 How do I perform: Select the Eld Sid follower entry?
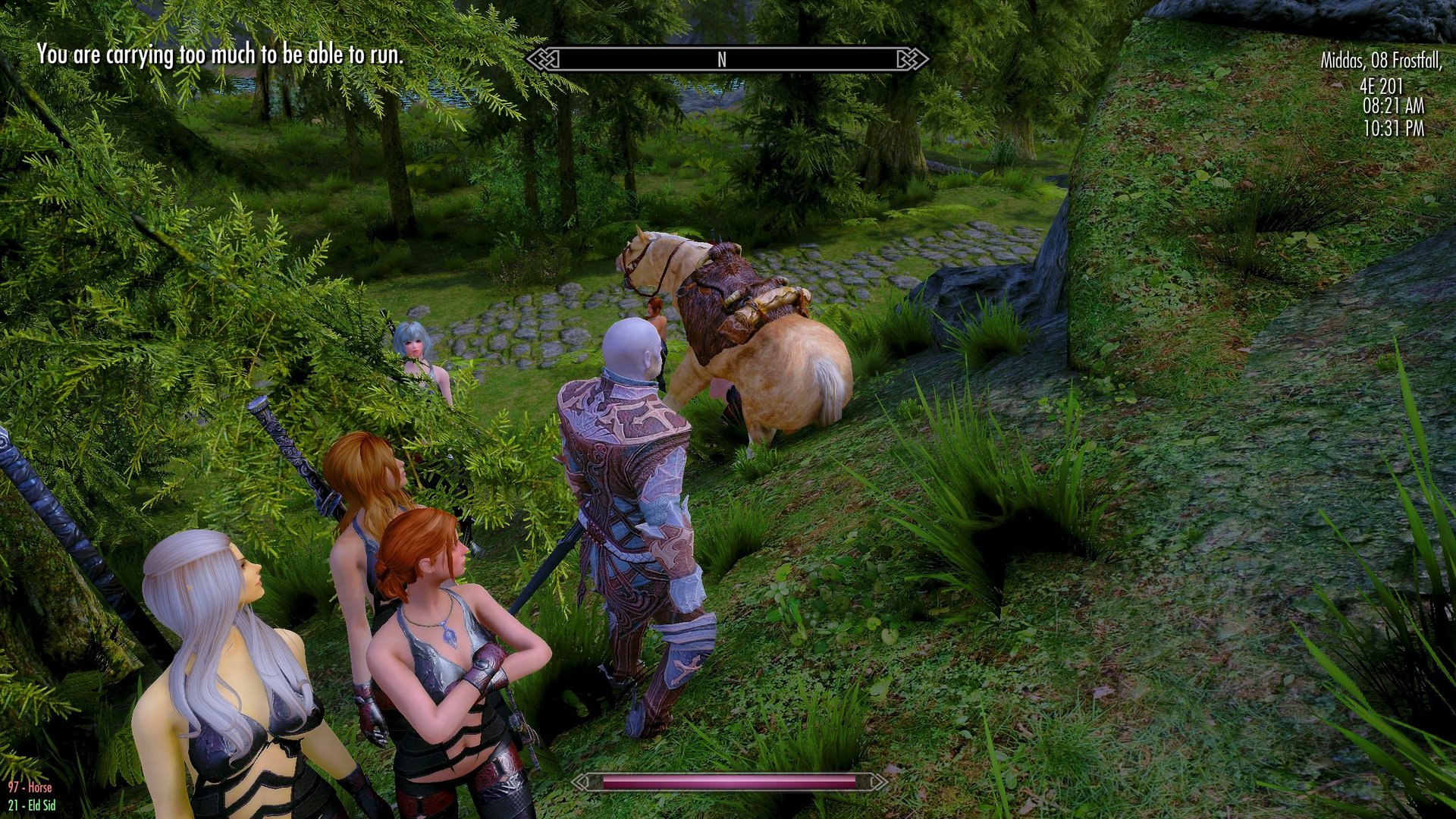click(x=32, y=805)
